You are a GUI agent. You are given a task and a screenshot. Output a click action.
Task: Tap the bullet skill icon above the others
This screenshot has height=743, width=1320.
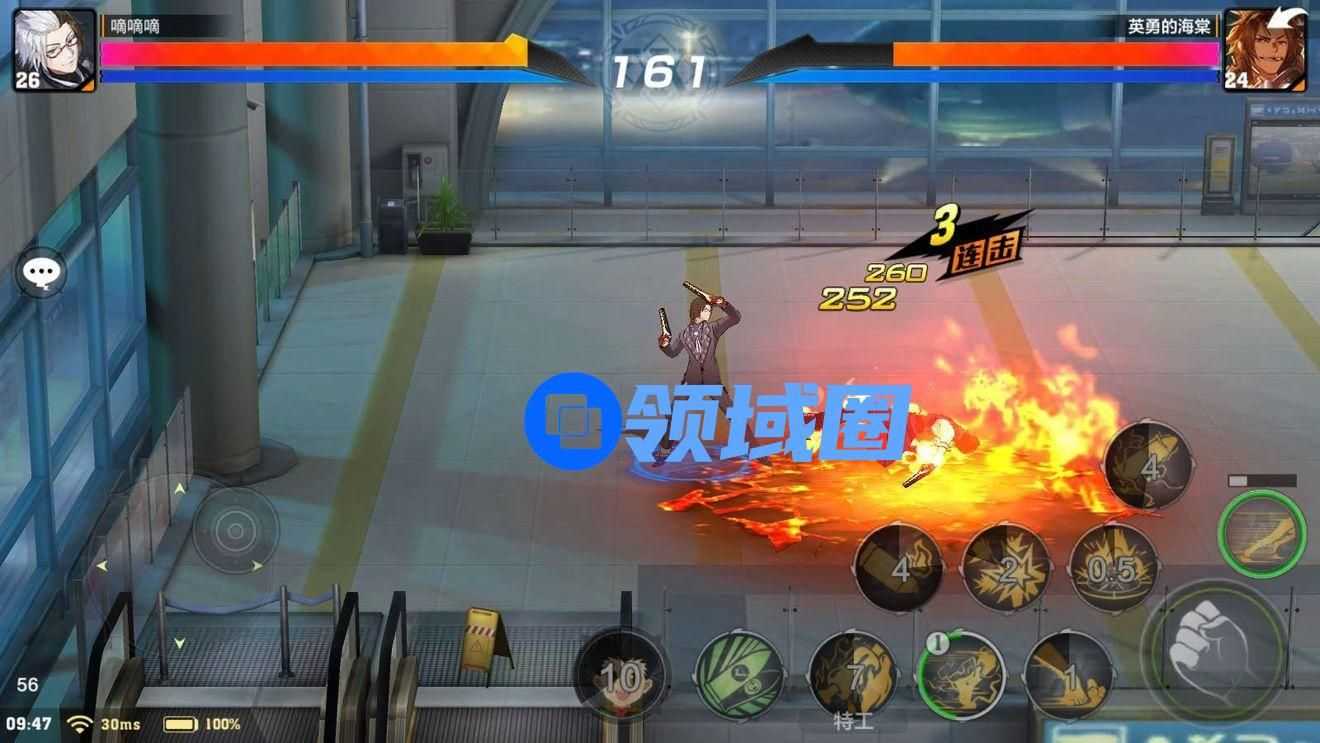1148,466
